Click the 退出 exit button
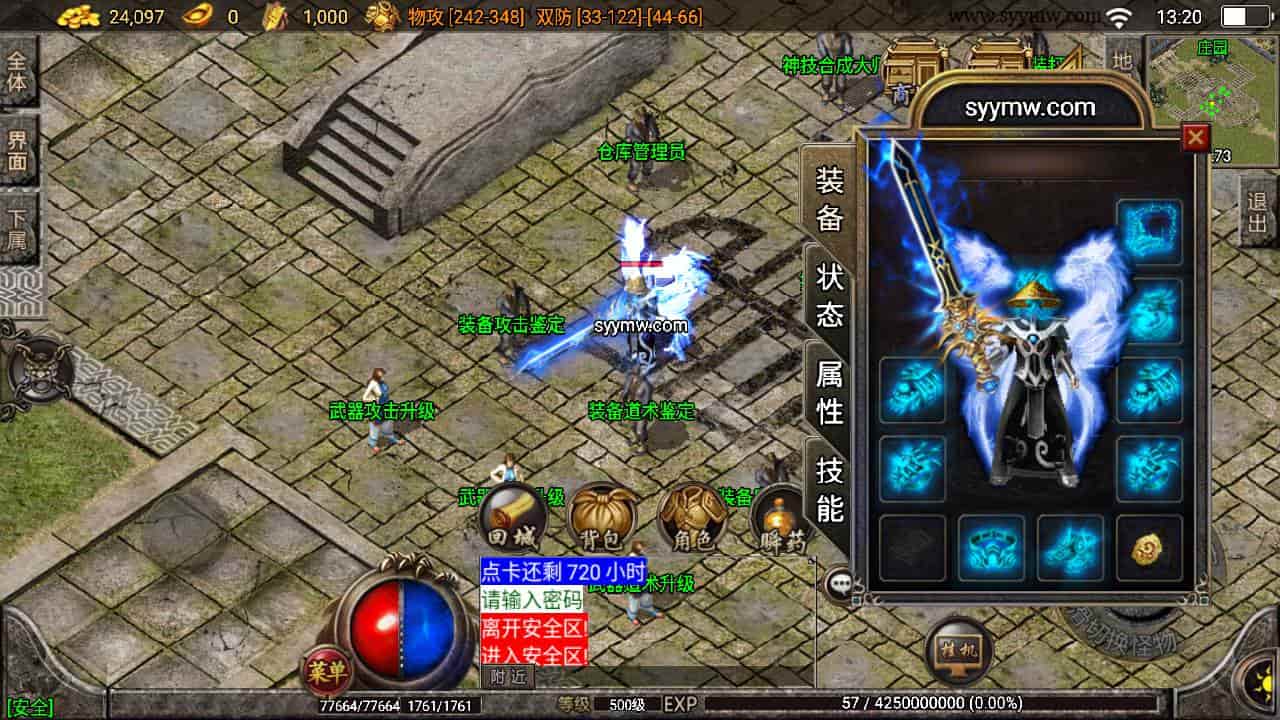The image size is (1280, 720). [x=1257, y=212]
